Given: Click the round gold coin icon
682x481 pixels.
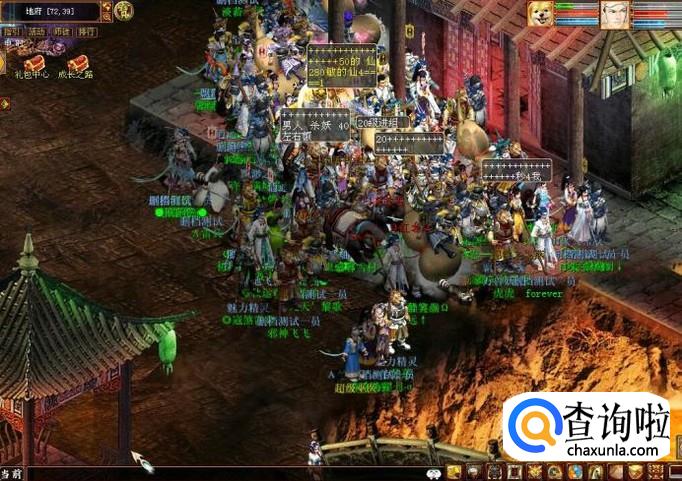Looking at the screenshot, I should [123, 11].
